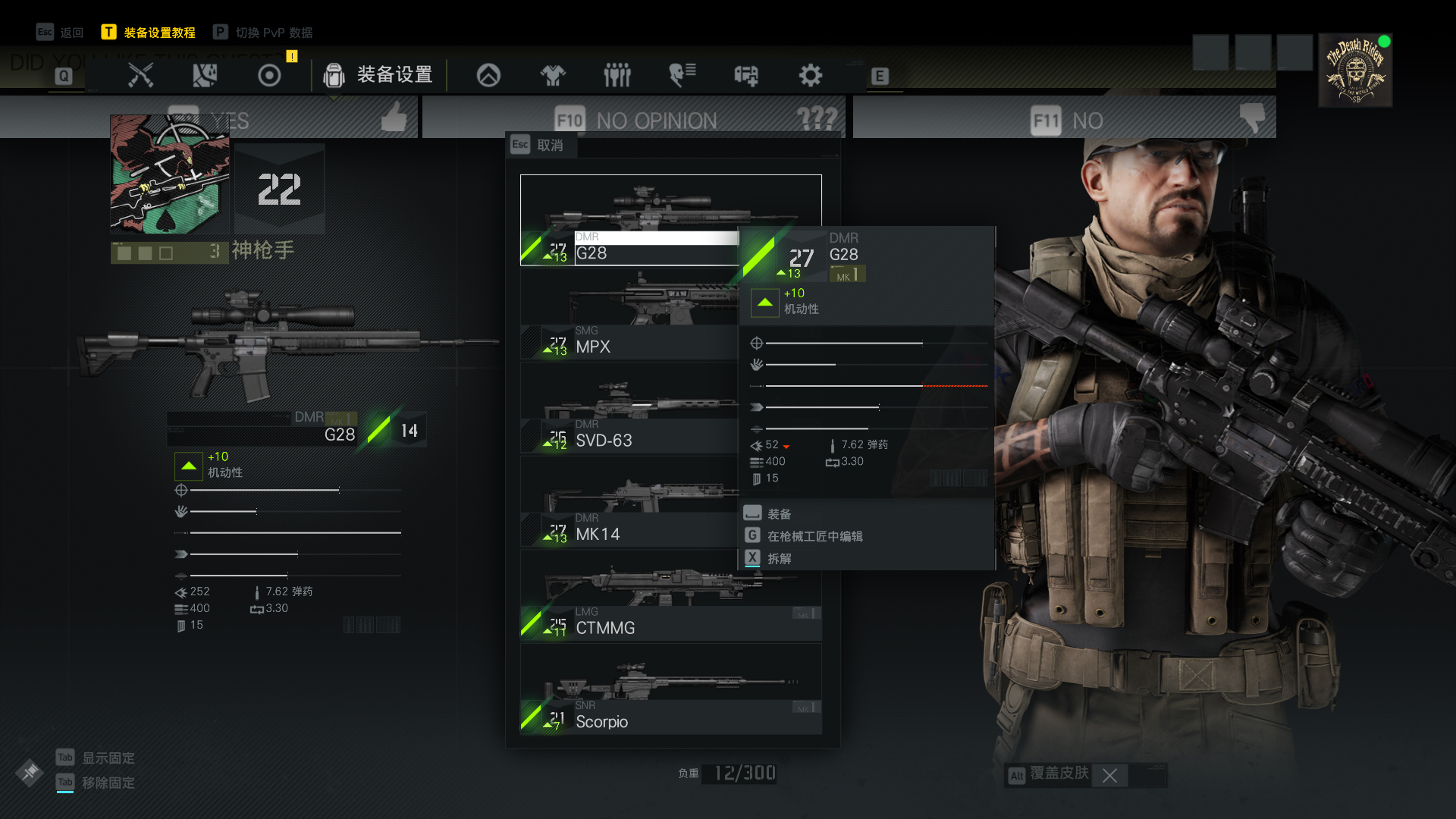Edit weapon in Gunsmith option
Screen dimensions: 1456x819
tap(814, 536)
